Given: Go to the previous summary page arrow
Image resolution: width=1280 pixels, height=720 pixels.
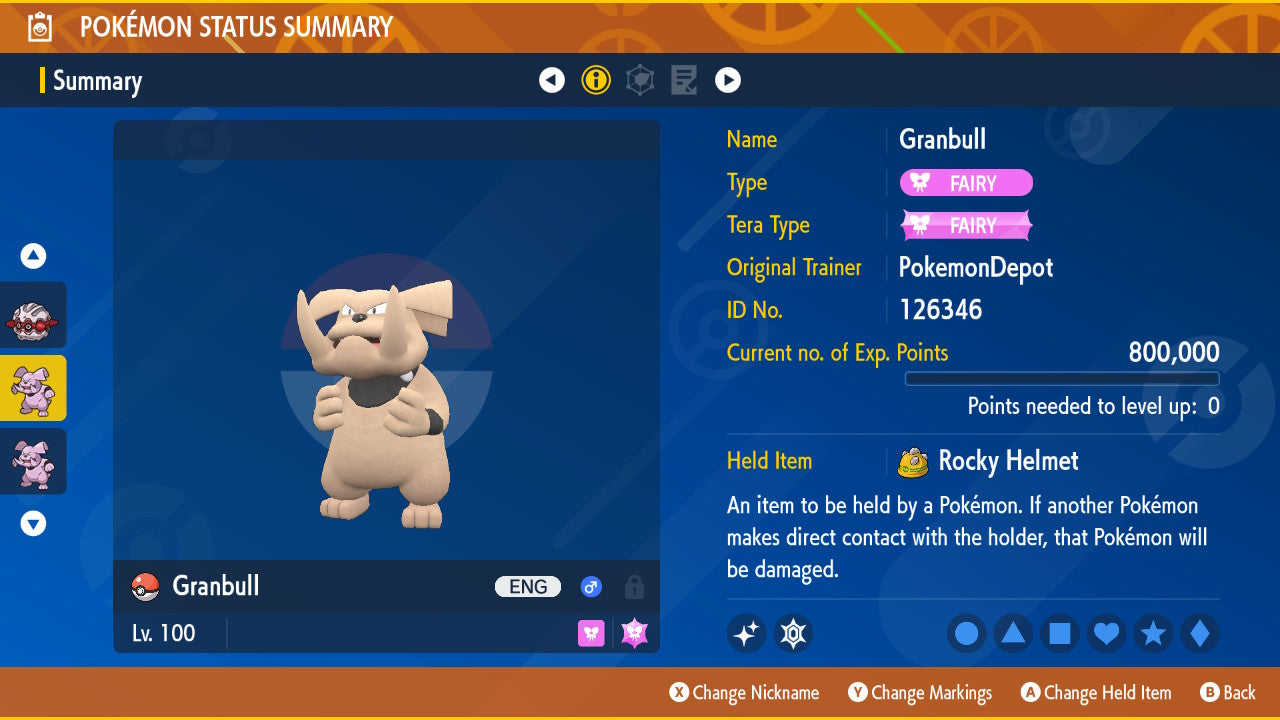Looking at the screenshot, I should point(552,80).
